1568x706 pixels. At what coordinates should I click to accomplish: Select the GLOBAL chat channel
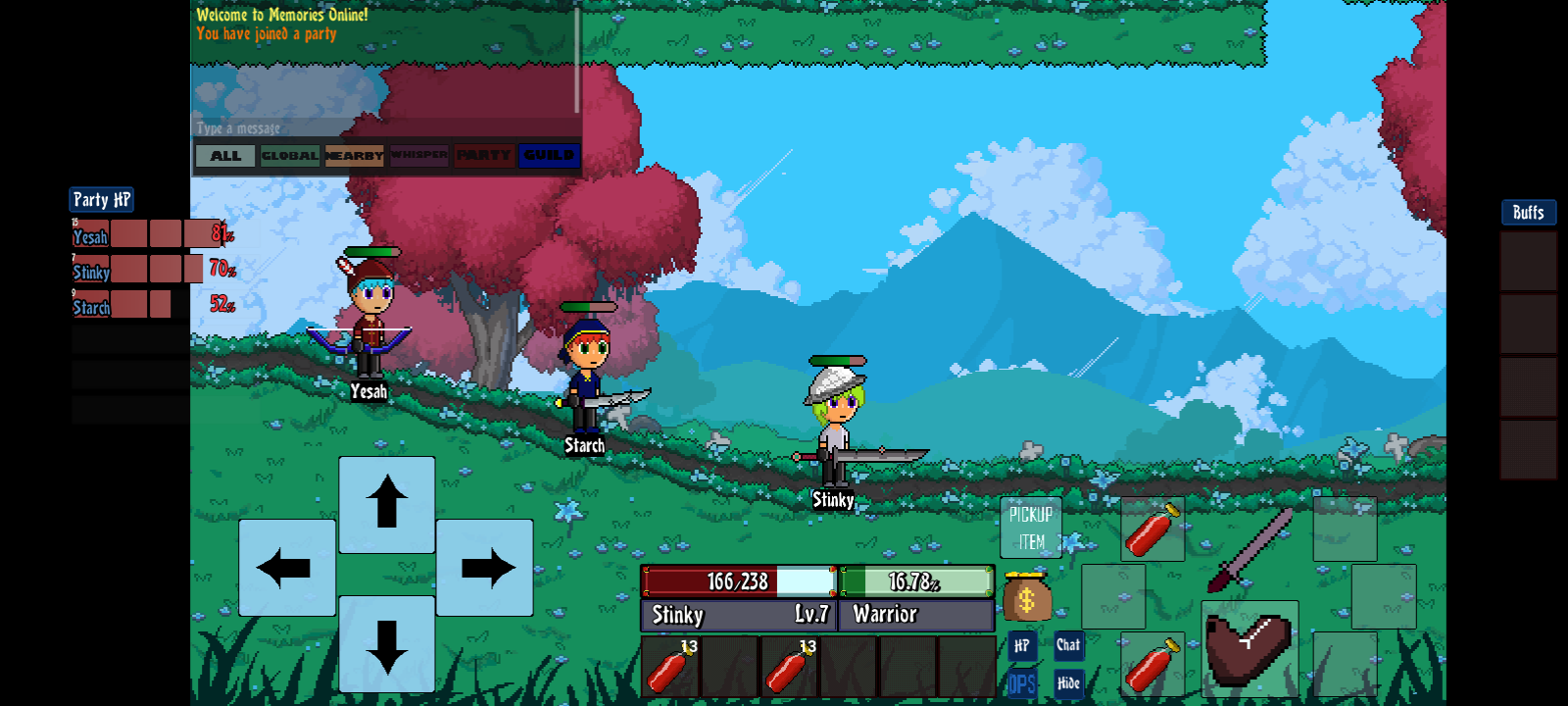point(290,156)
